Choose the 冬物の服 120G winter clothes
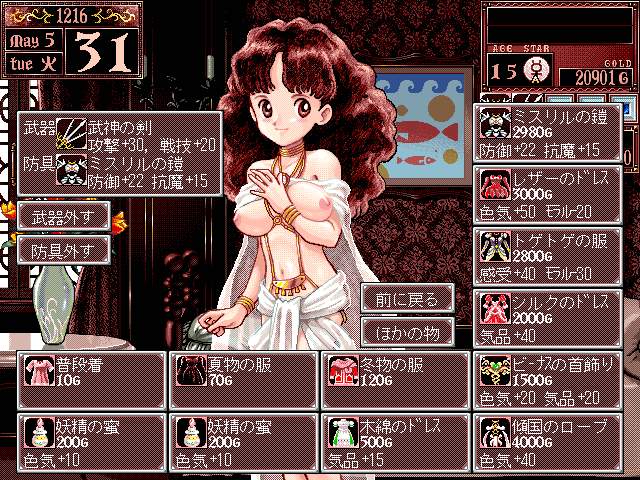Screen dimensions: 640x480 coord(394,380)
